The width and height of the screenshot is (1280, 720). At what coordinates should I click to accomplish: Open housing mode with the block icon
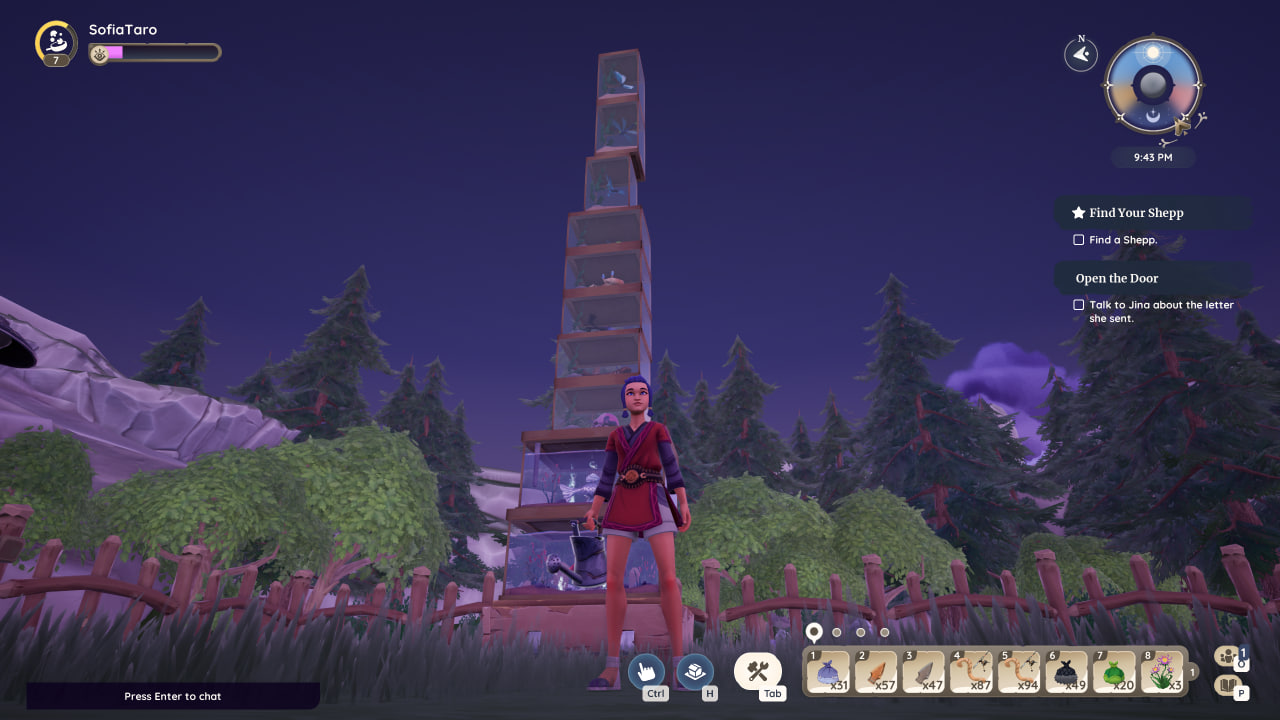(695, 671)
